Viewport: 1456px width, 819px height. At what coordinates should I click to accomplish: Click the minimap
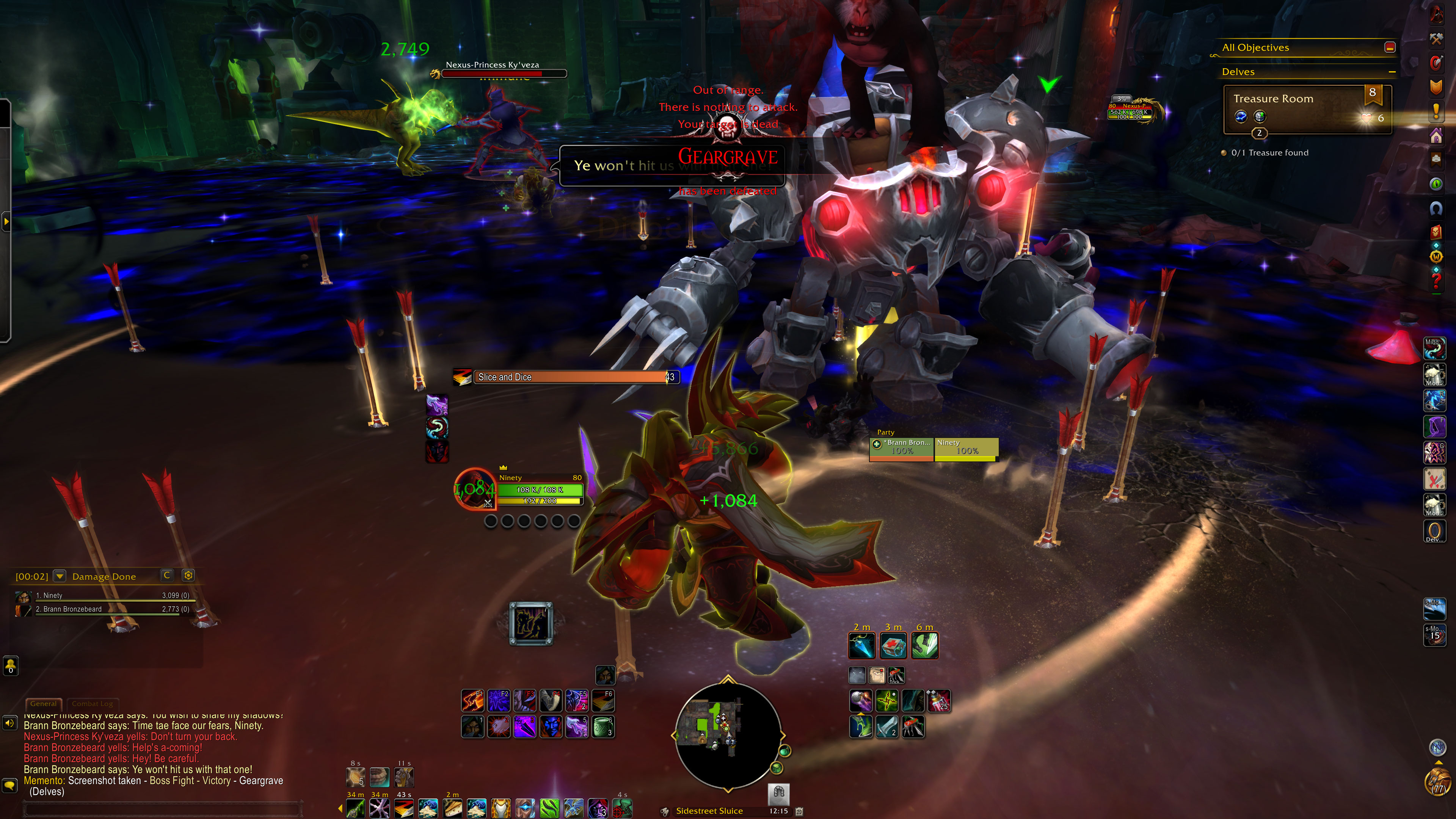[x=728, y=735]
